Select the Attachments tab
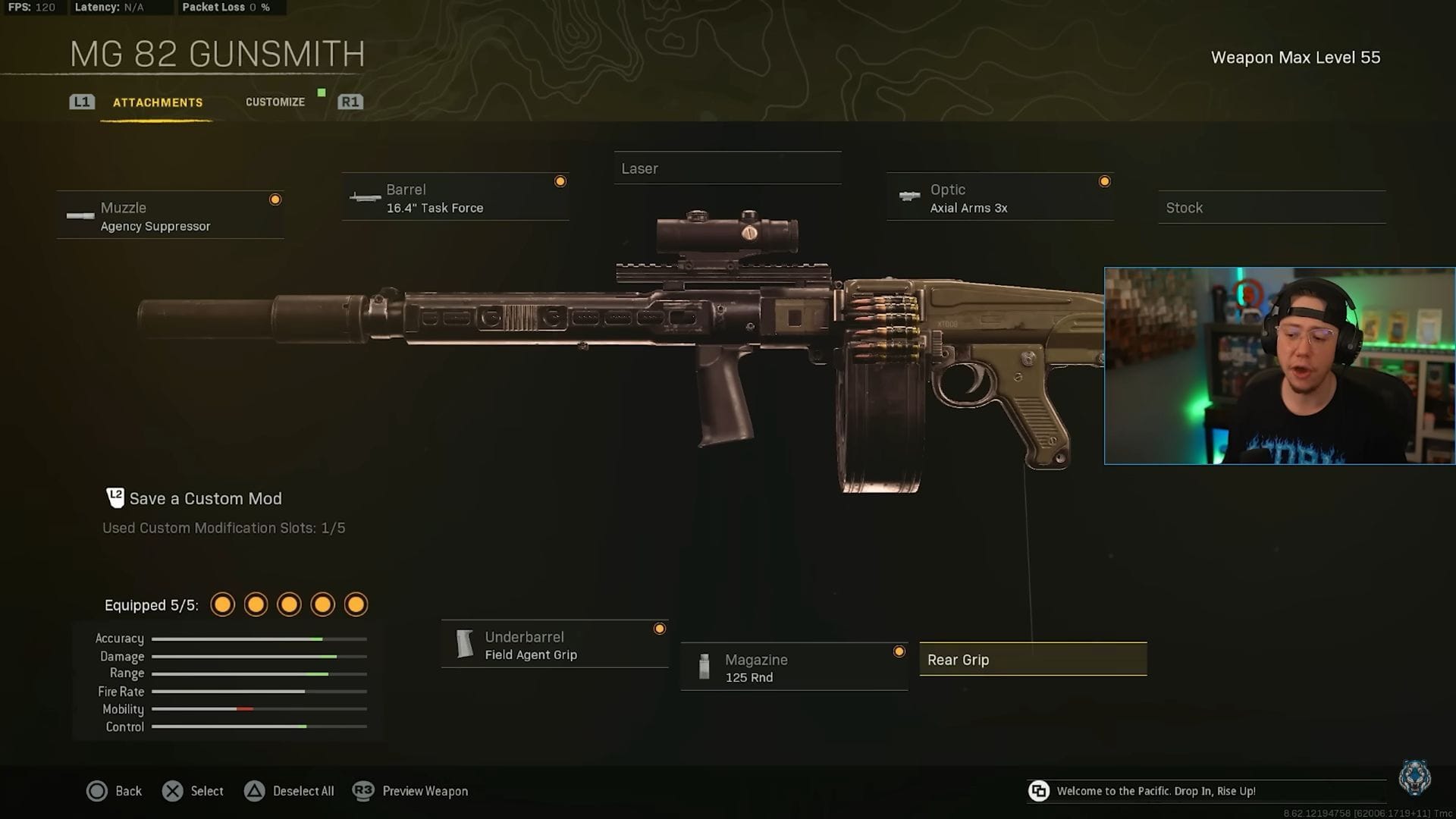Screen dimensions: 1456x819 (x=157, y=102)
